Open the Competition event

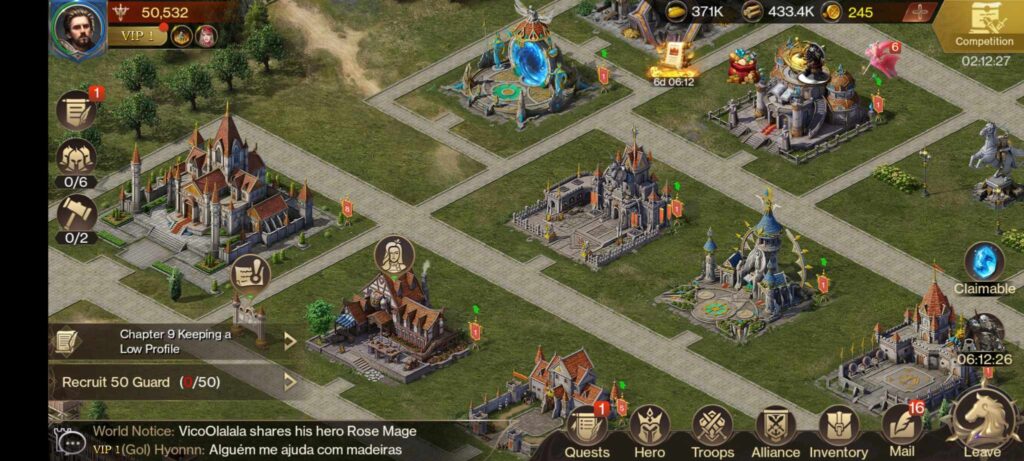(x=984, y=27)
